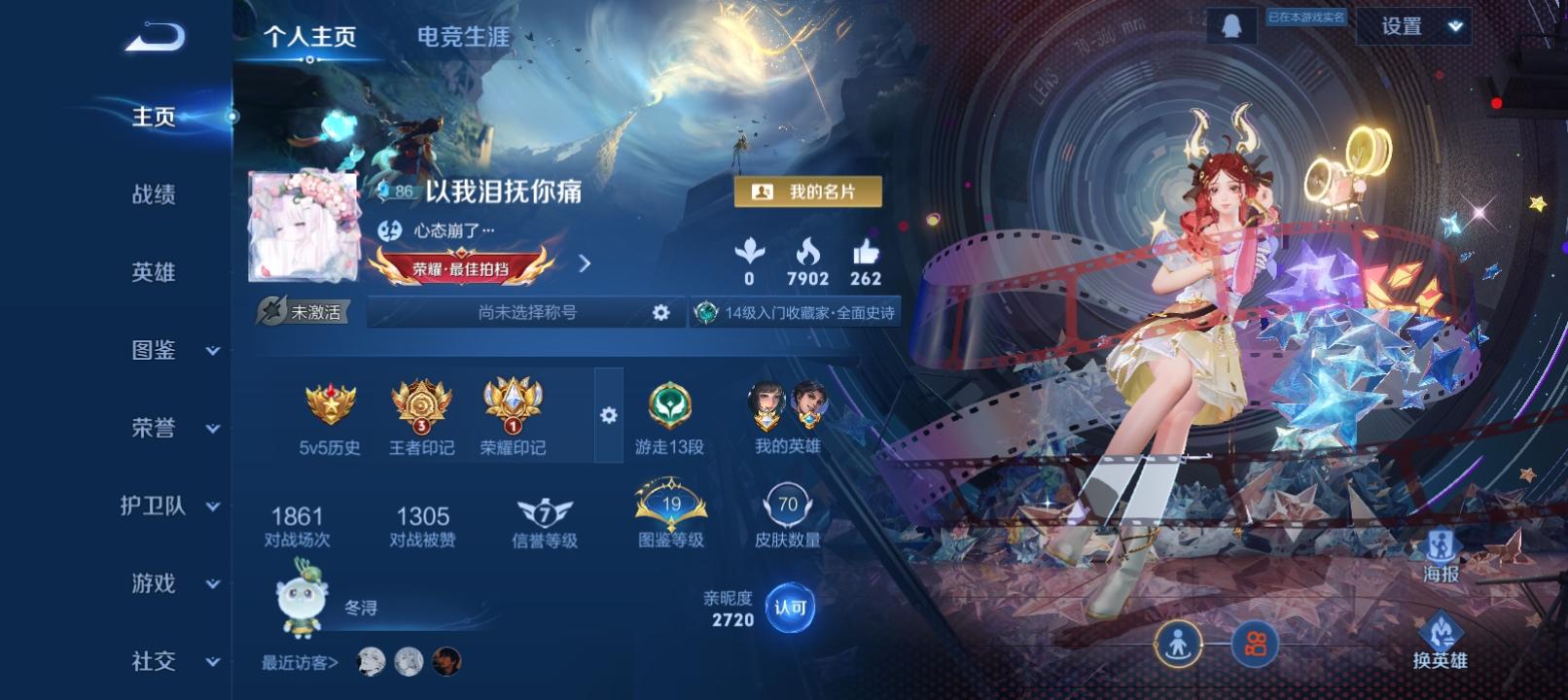
Task: Open 我的英雄 hero portraits icon
Action: [x=788, y=408]
